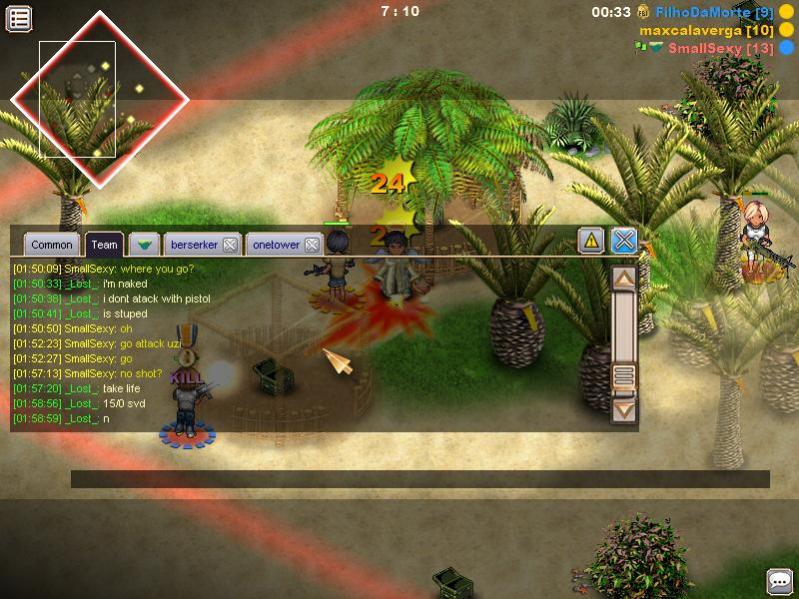The height and width of the screenshot is (599, 799).
Task: Close the onetower chat tab
Action: coord(312,245)
